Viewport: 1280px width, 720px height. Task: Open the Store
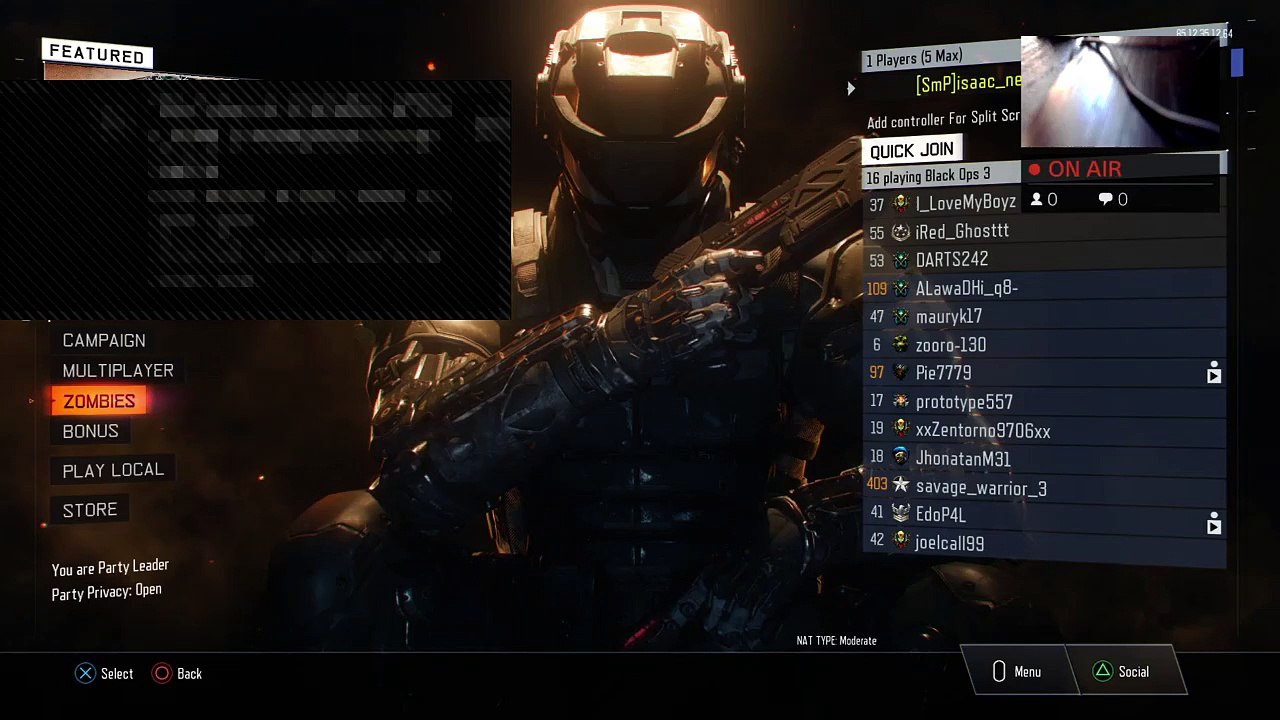pos(90,510)
